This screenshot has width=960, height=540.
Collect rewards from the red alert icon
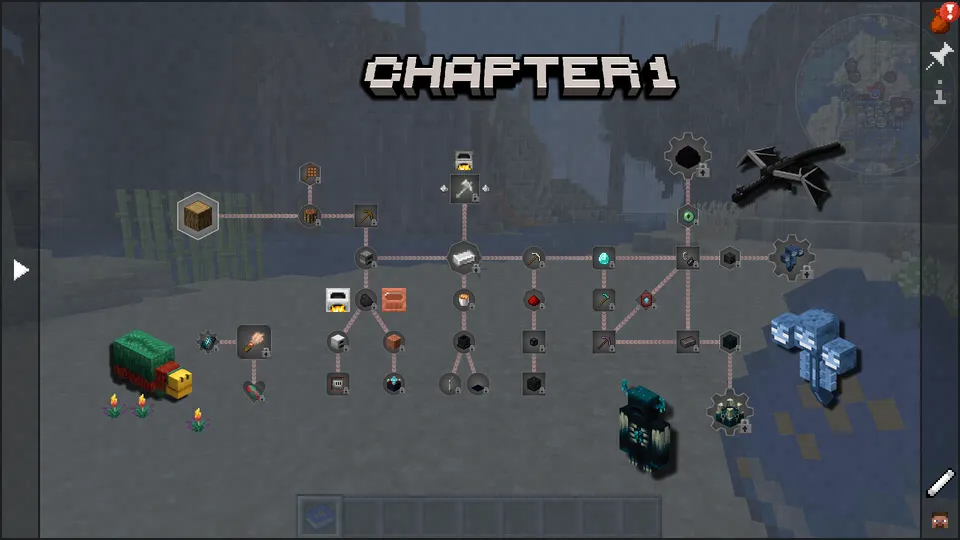[939, 16]
